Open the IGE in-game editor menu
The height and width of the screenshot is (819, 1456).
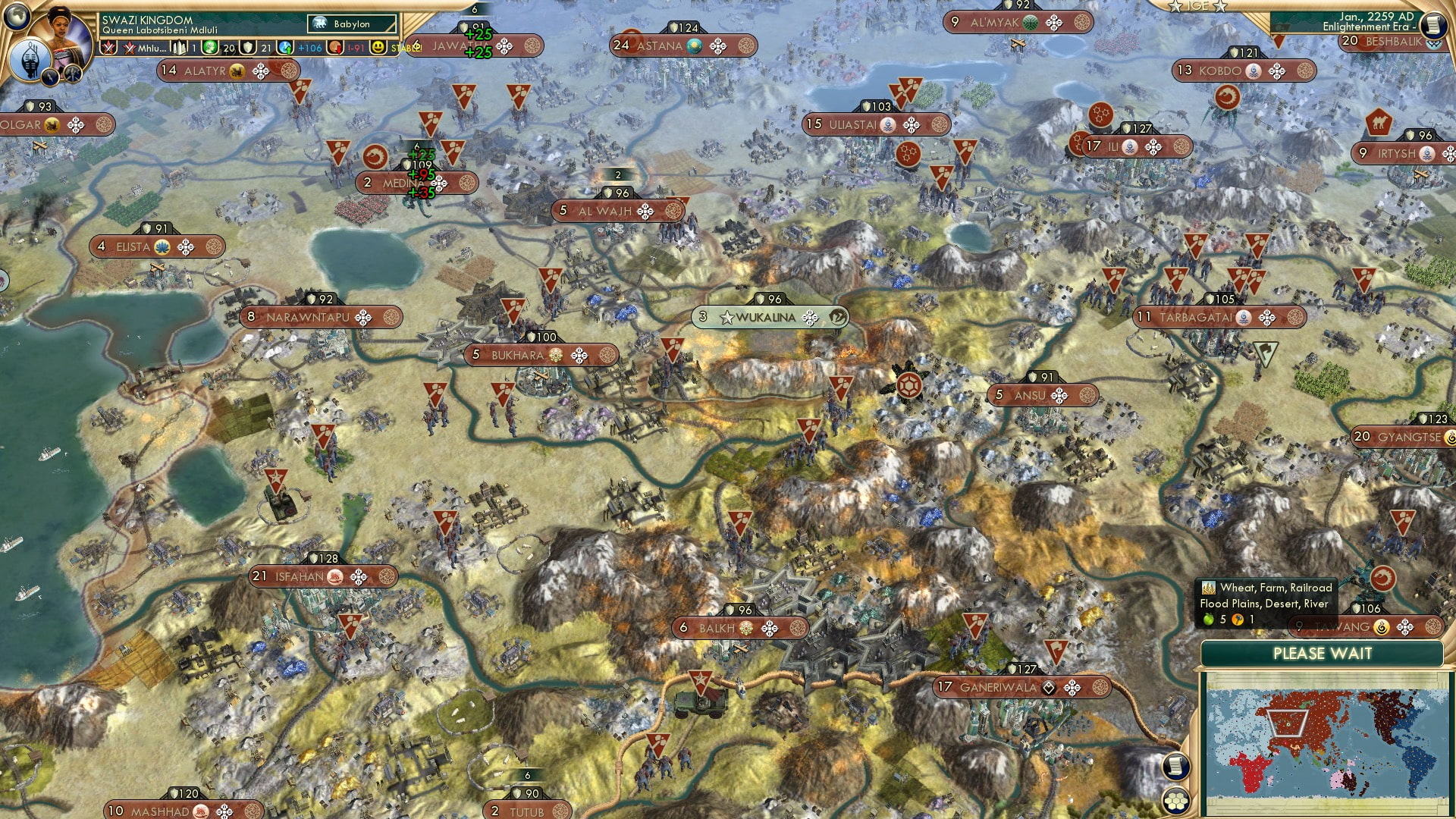[1200, 5]
